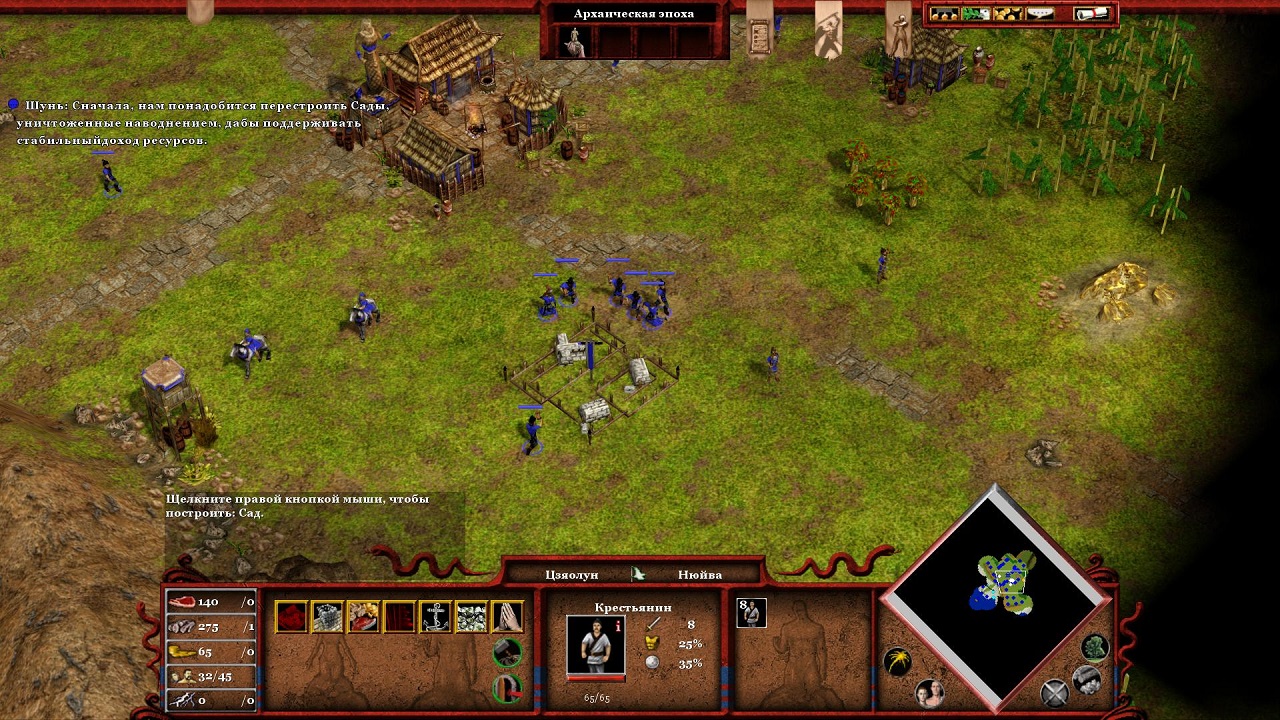
Task: Select the group of 8 peasants icon
Action: (751, 612)
